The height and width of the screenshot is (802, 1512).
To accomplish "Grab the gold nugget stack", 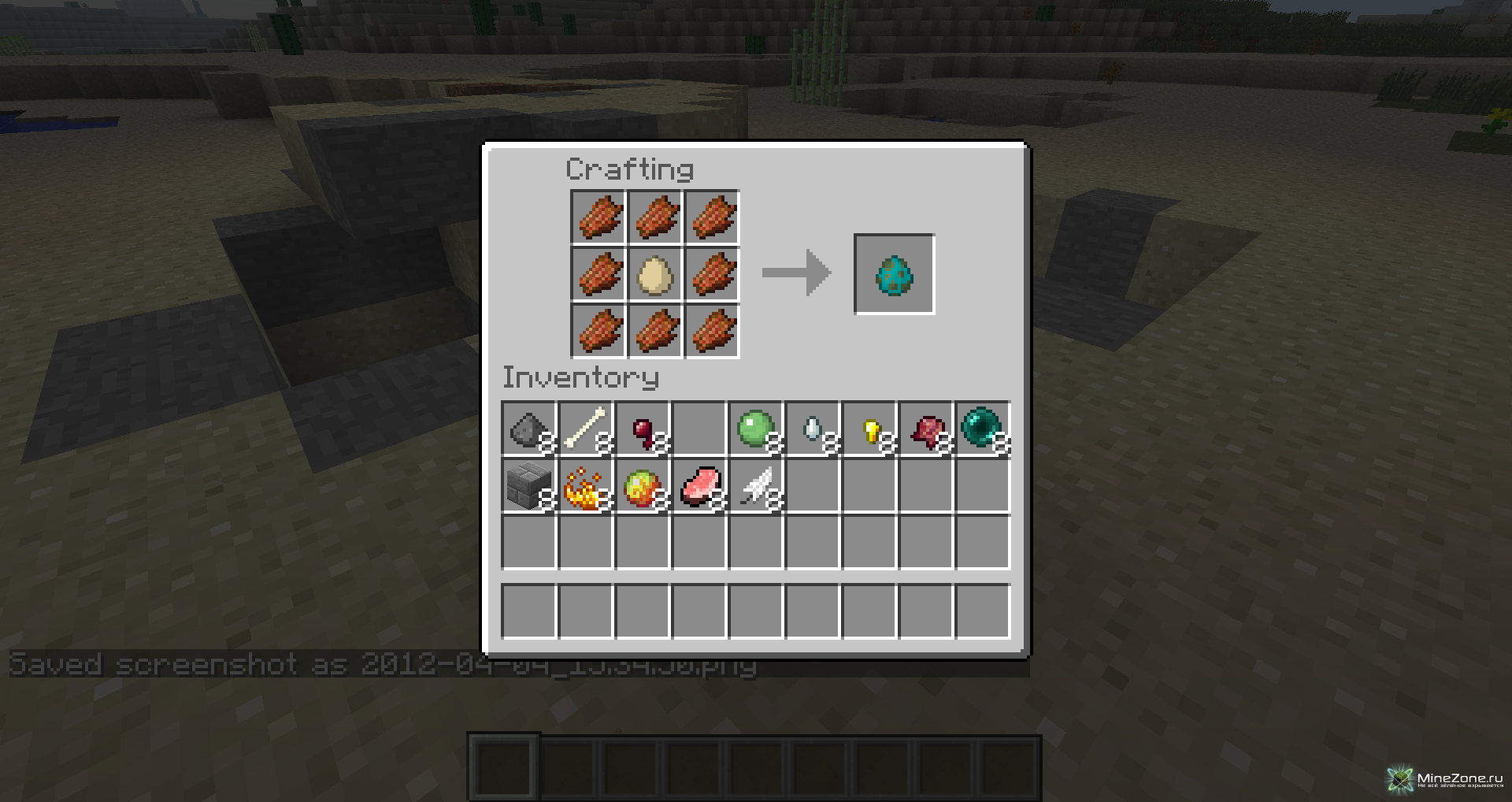I will coord(869,429).
